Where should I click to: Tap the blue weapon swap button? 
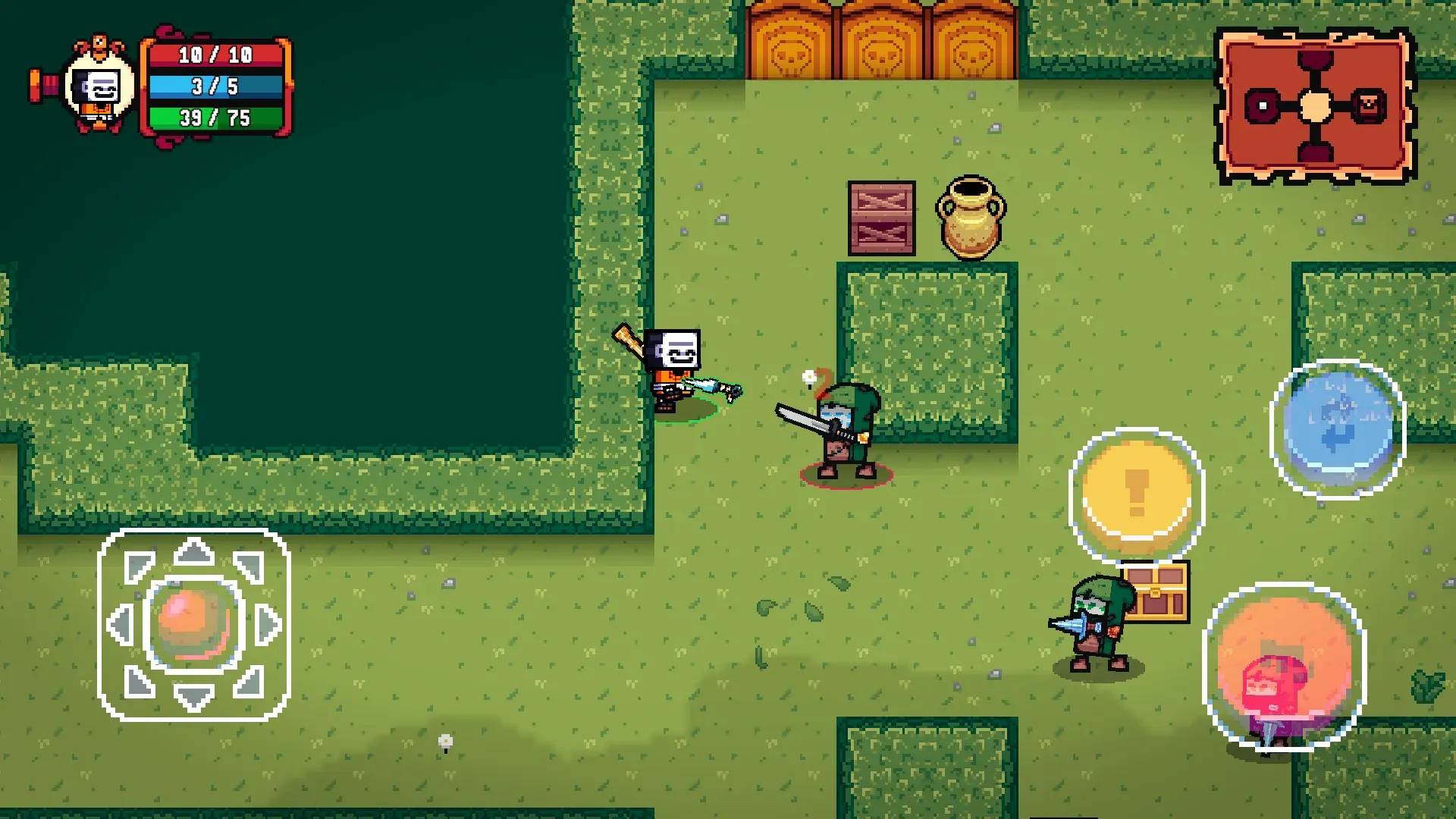[1338, 429]
